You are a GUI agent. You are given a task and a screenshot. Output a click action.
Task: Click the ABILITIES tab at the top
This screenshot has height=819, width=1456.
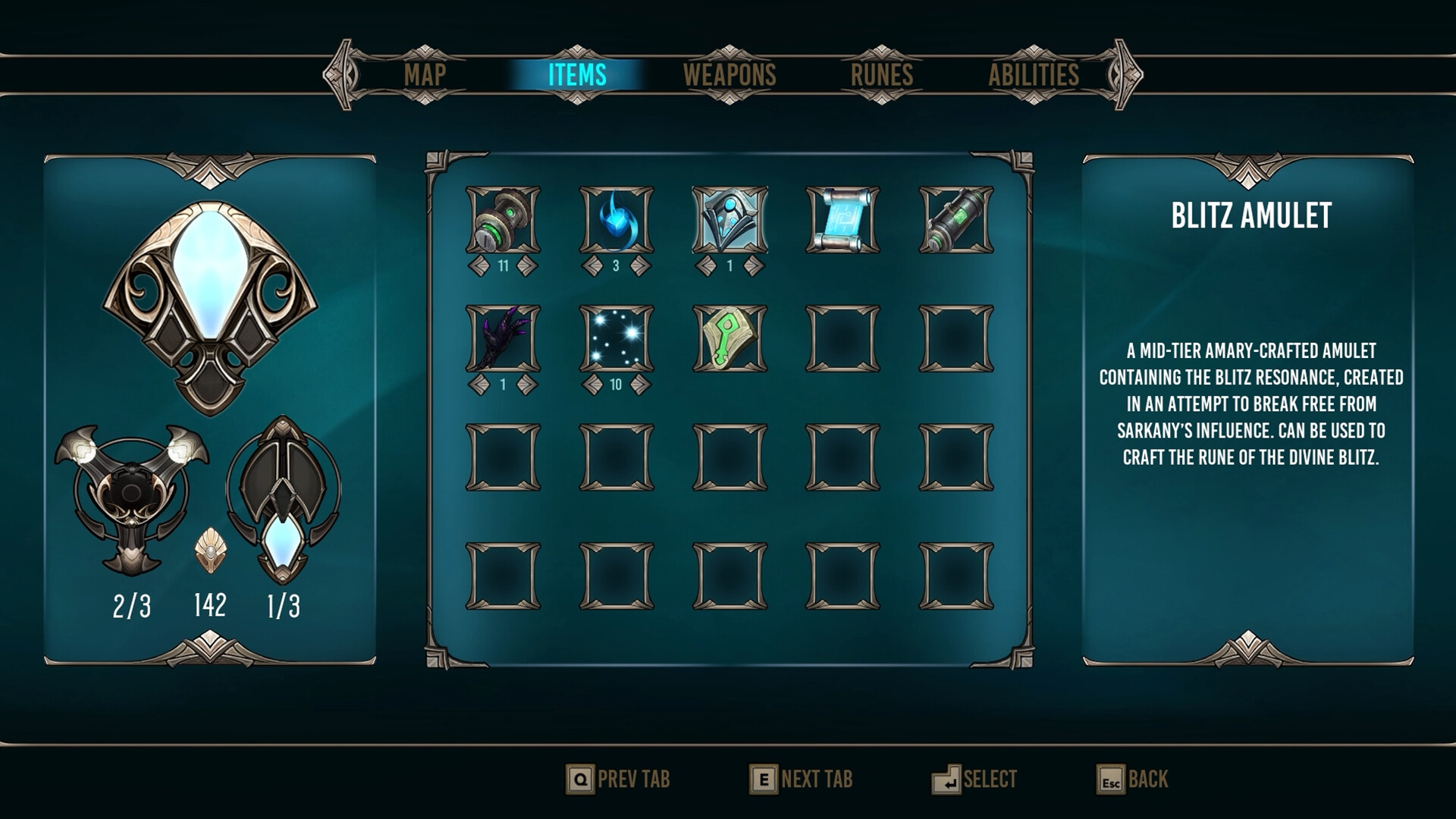point(1035,74)
